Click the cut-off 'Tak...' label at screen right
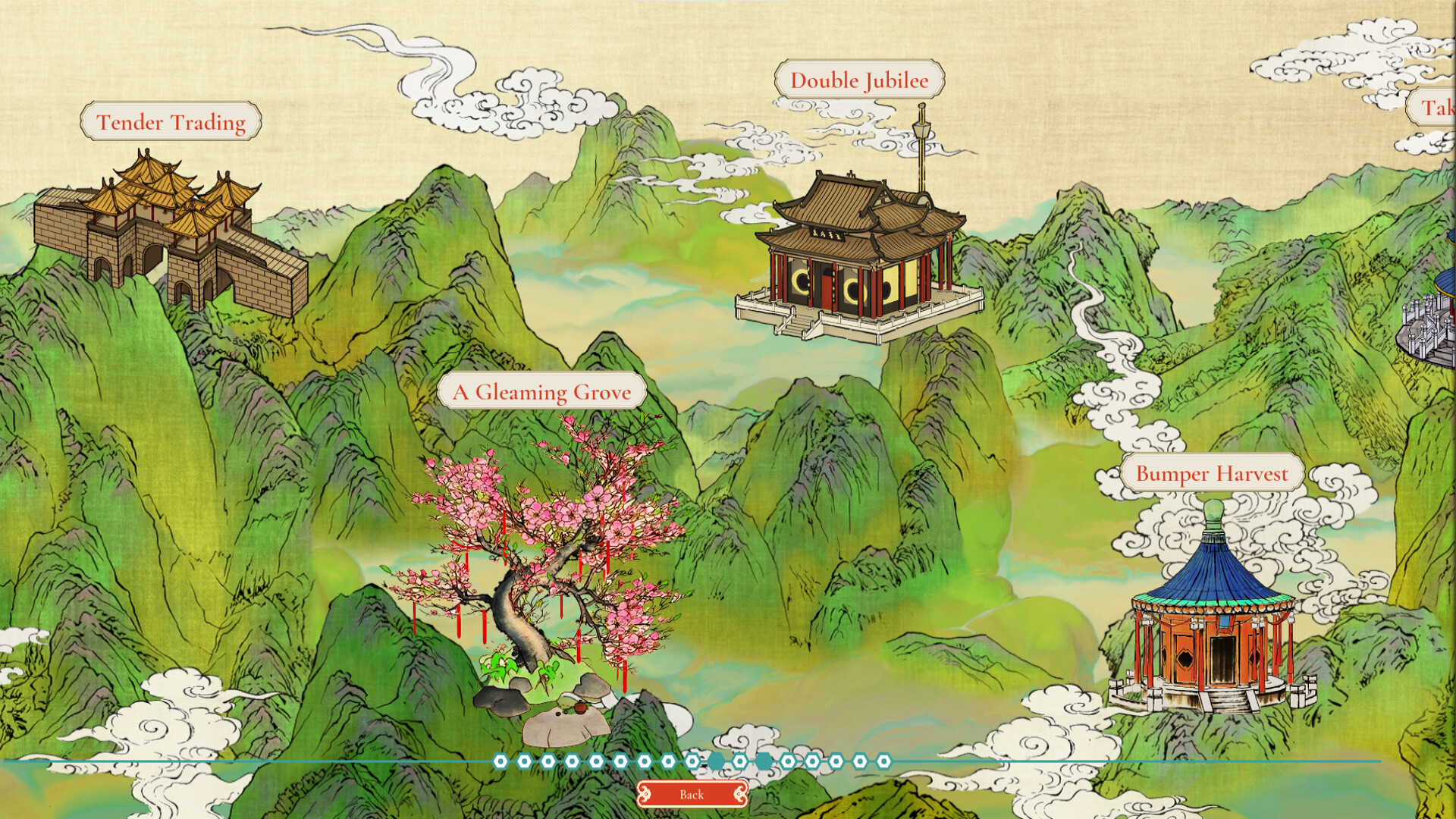1456x819 pixels. click(1432, 111)
